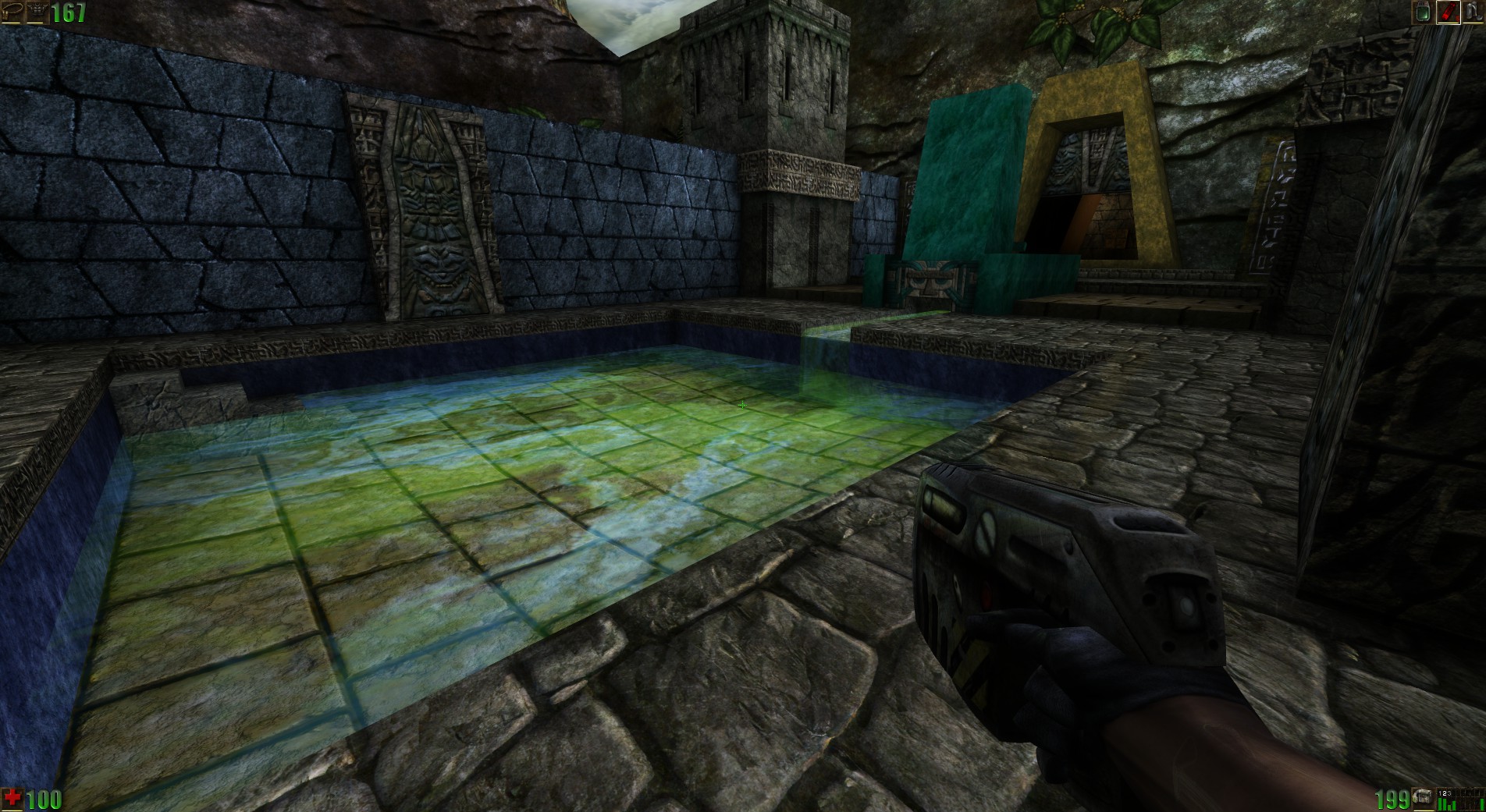Click the flak jacket armor icon top-left
Viewport: 1486px width, 812px height.
tap(37, 11)
